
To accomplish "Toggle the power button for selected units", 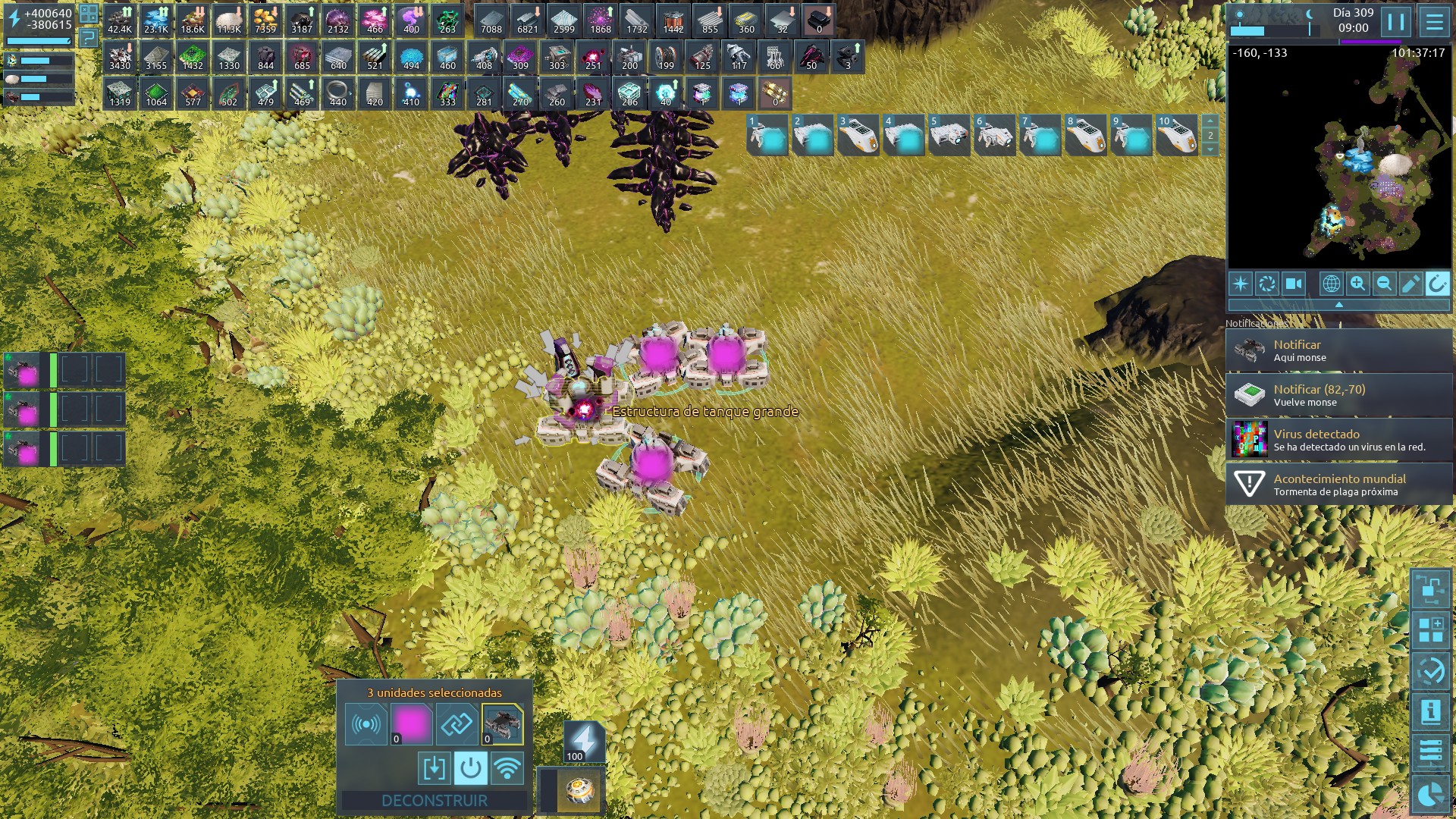I will [470, 768].
